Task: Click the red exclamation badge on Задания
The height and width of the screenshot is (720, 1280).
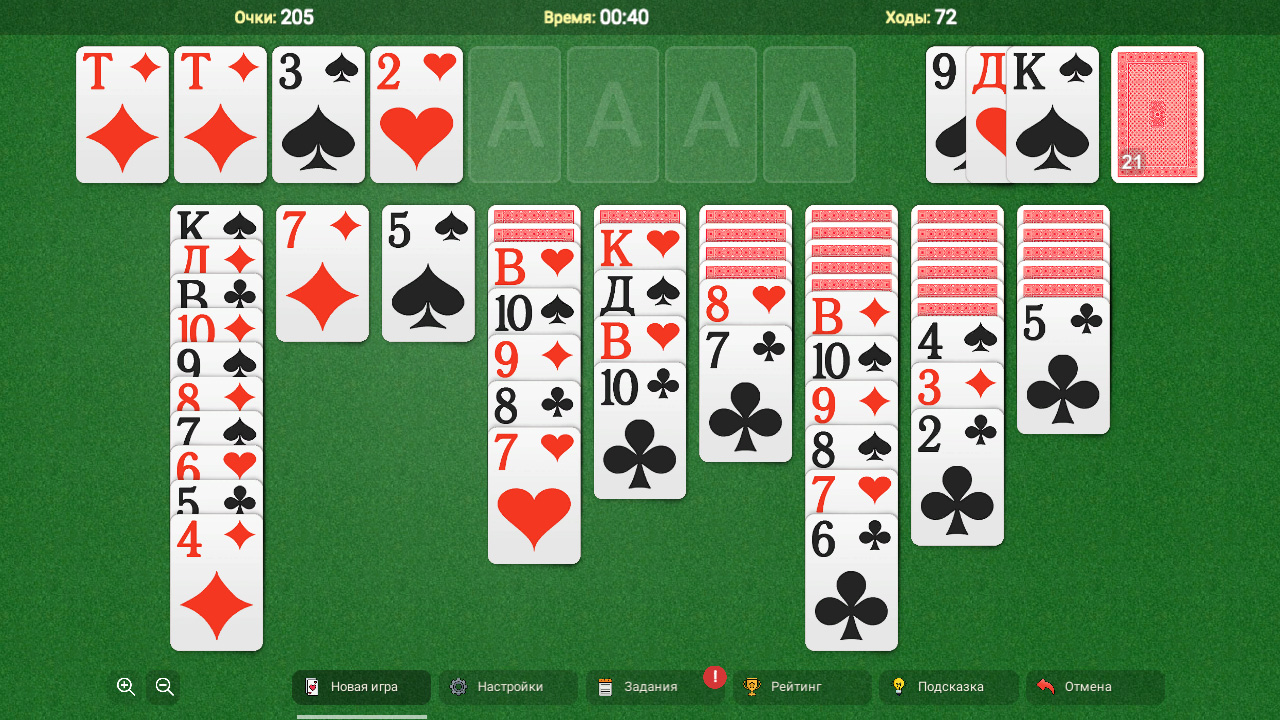Action: 714,677
